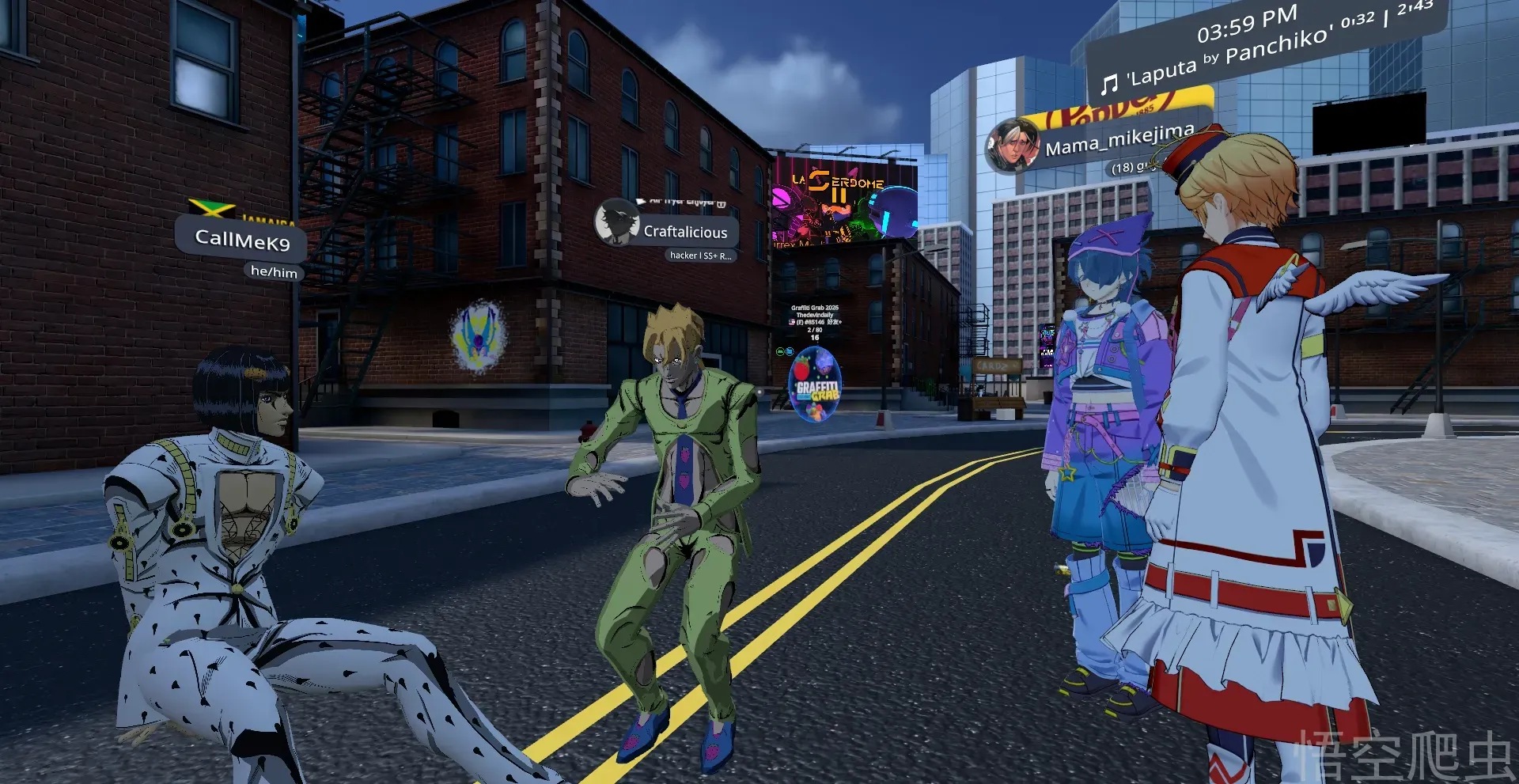
Task: Toggle the 好友+ friend indicator on the portal
Action: pos(835,322)
